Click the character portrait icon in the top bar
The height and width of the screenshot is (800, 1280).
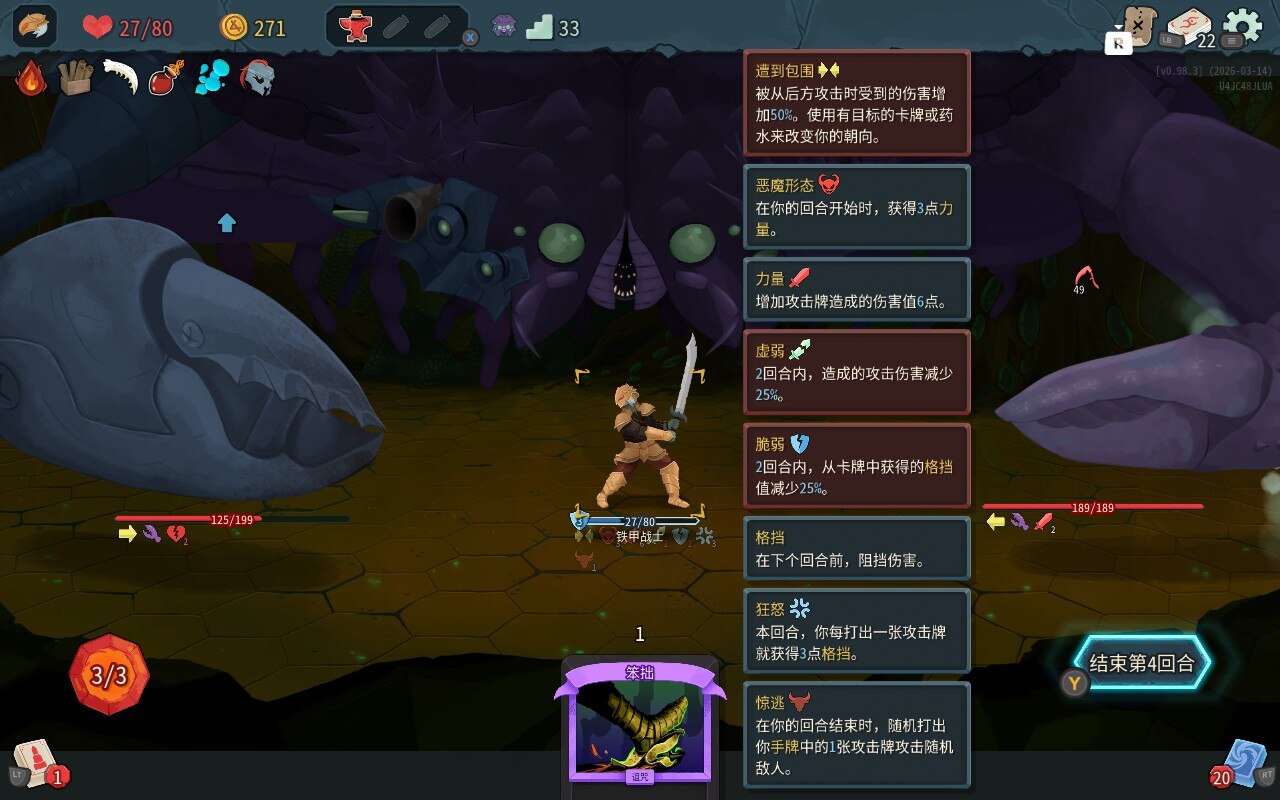[34, 27]
